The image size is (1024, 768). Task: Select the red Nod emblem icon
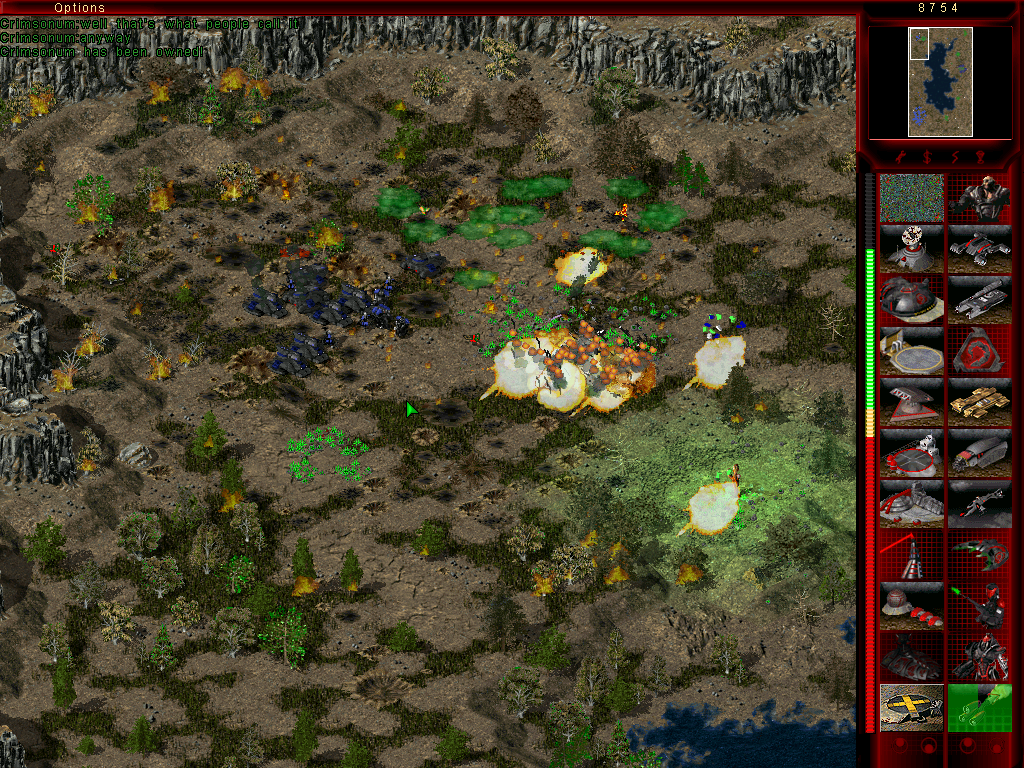(x=980, y=351)
